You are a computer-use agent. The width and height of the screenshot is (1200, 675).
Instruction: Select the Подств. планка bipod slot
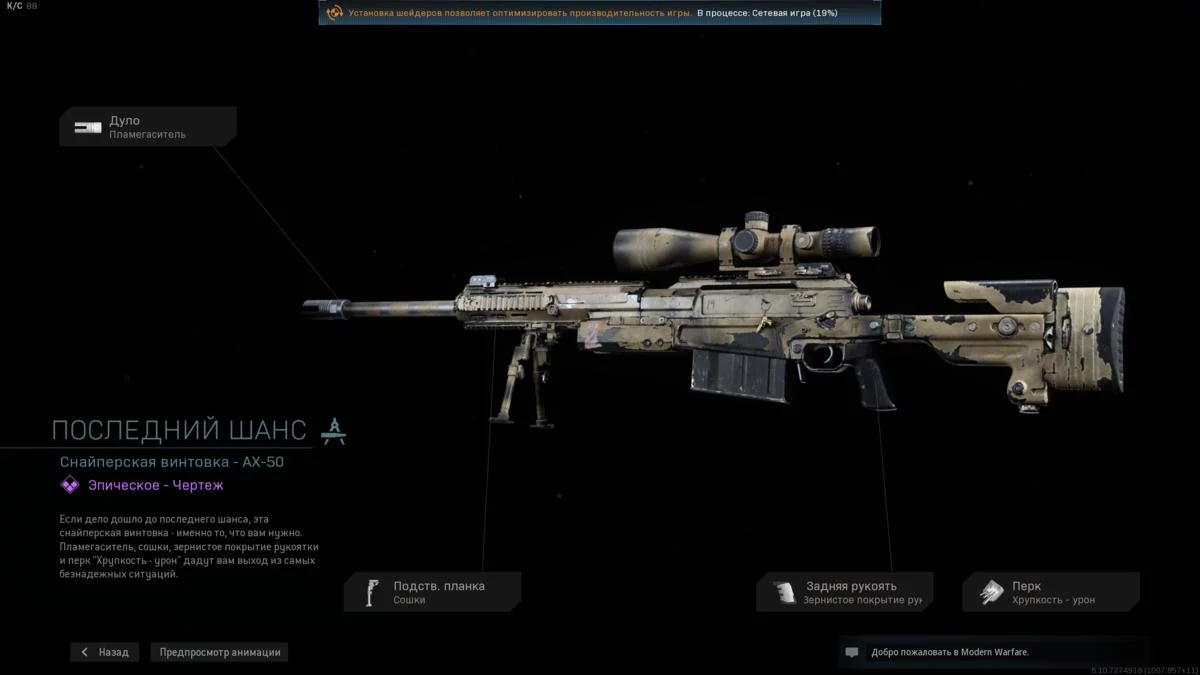pos(432,592)
